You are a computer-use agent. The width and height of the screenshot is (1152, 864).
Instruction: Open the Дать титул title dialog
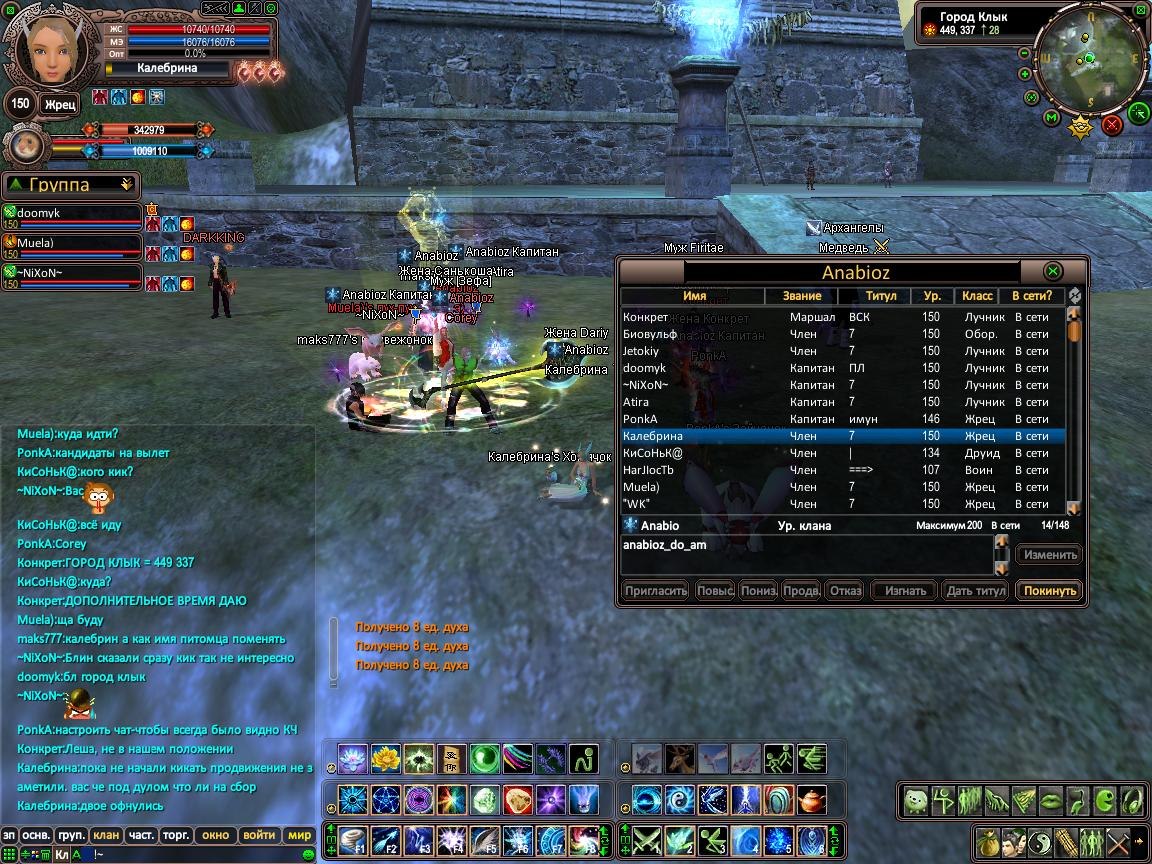[x=975, y=591]
